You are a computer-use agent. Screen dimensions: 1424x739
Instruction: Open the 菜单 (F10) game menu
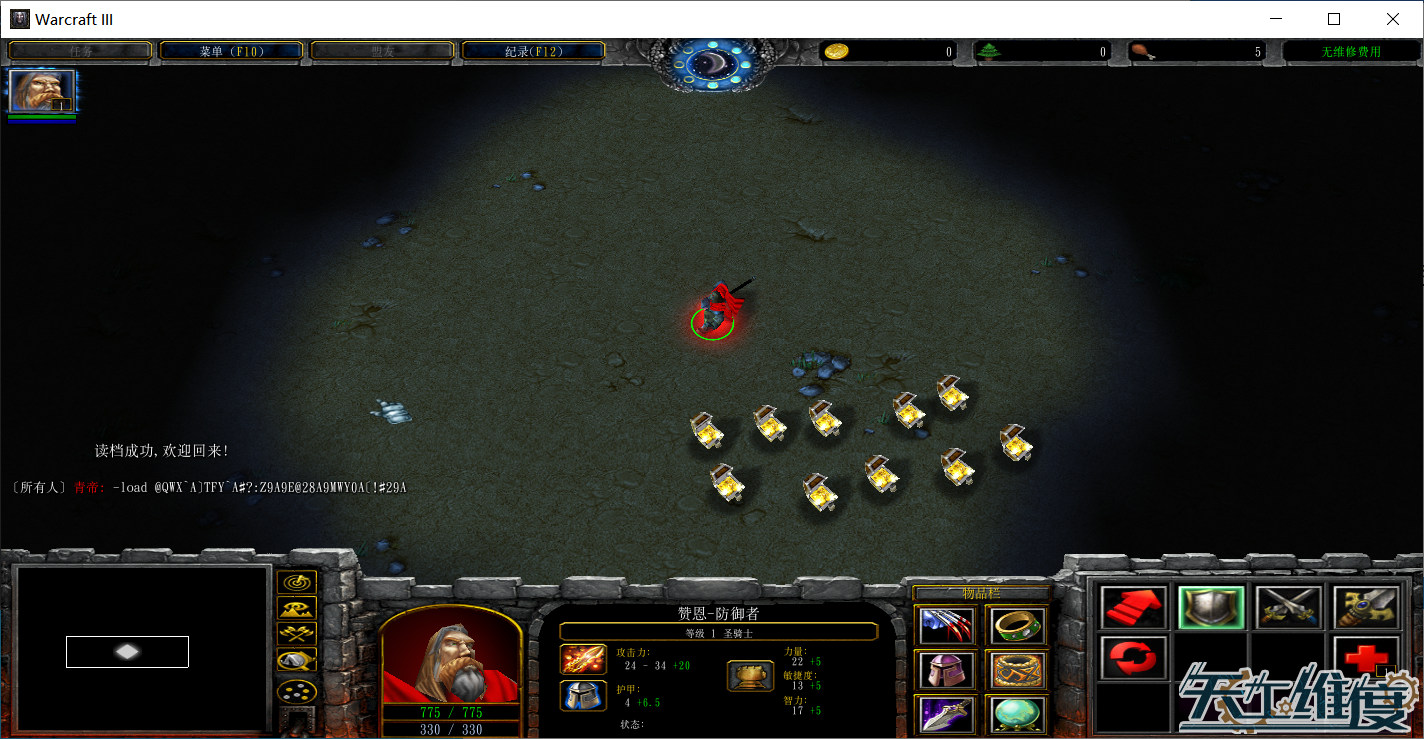click(x=231, y=51)
